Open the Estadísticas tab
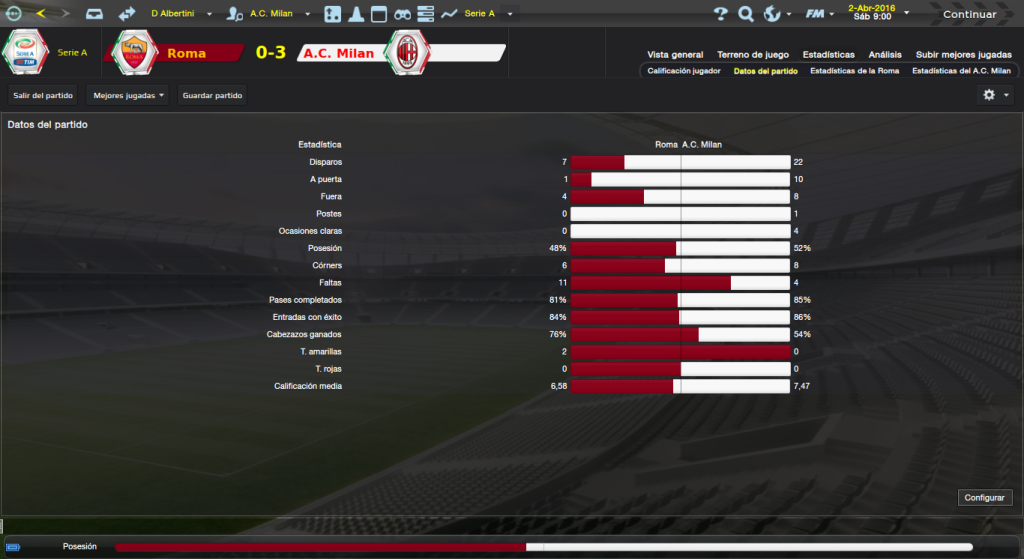 pos(828,55)
